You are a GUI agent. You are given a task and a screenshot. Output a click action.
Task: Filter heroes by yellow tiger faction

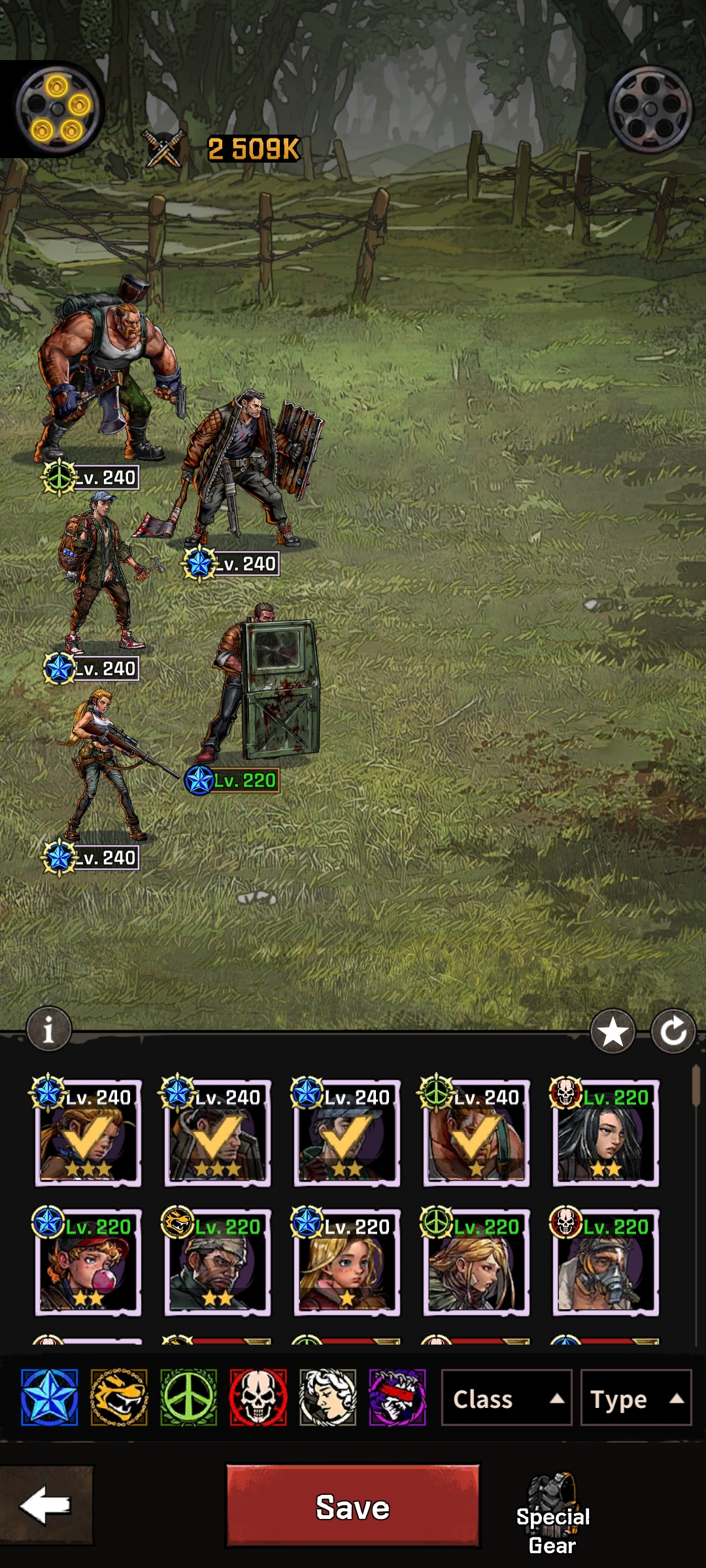119,1397
